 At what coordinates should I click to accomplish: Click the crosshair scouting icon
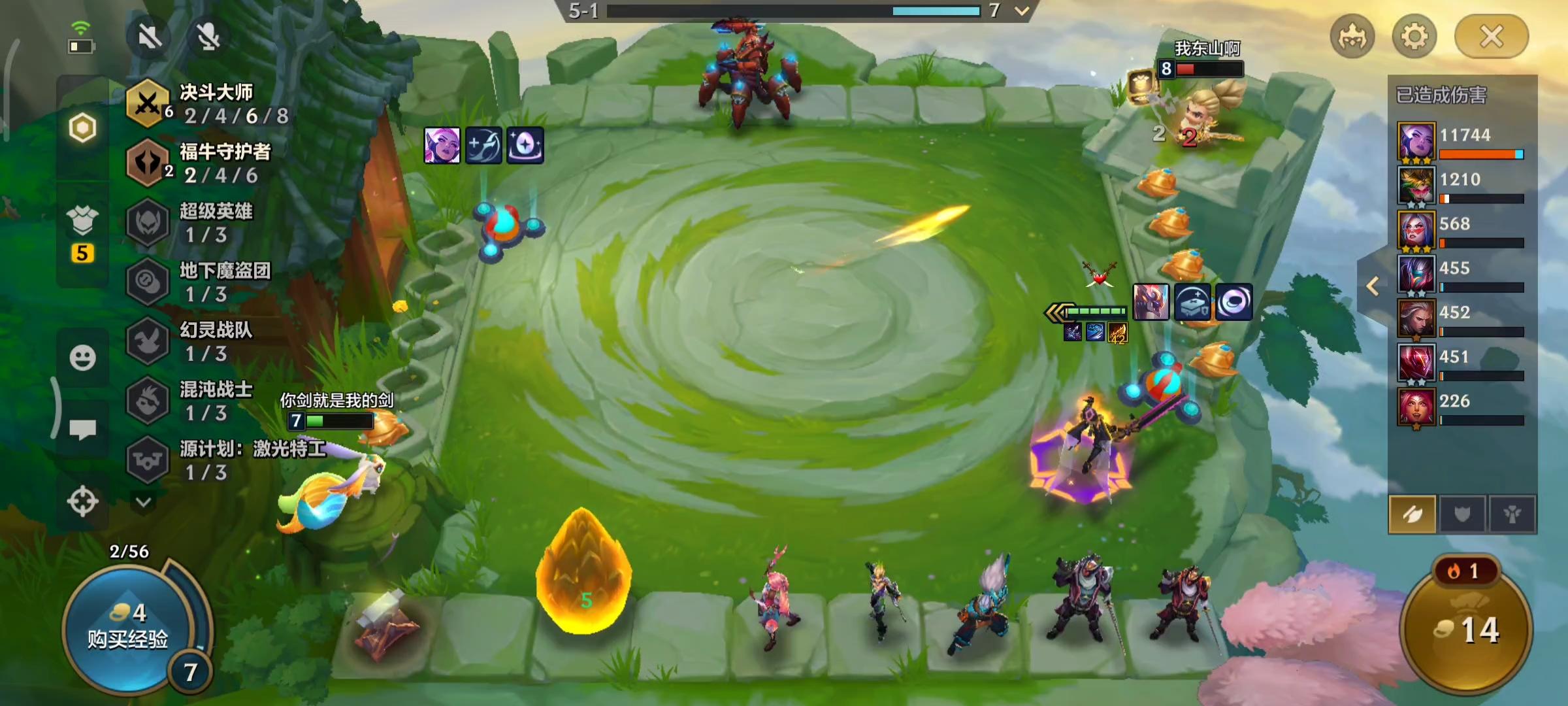[x=82, y=502]
